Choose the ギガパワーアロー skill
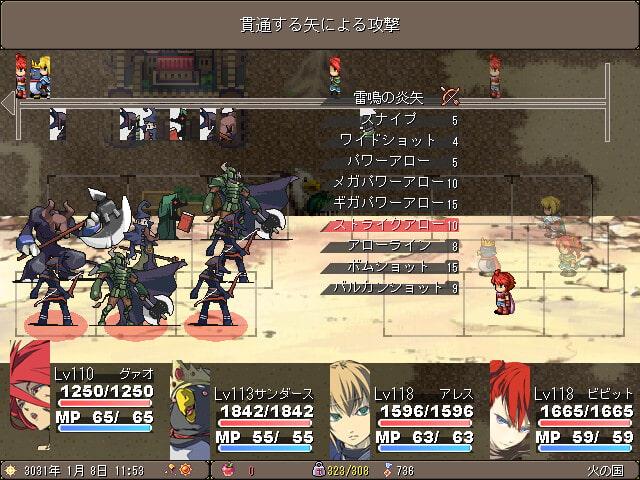640x480 pixels. 390,204
